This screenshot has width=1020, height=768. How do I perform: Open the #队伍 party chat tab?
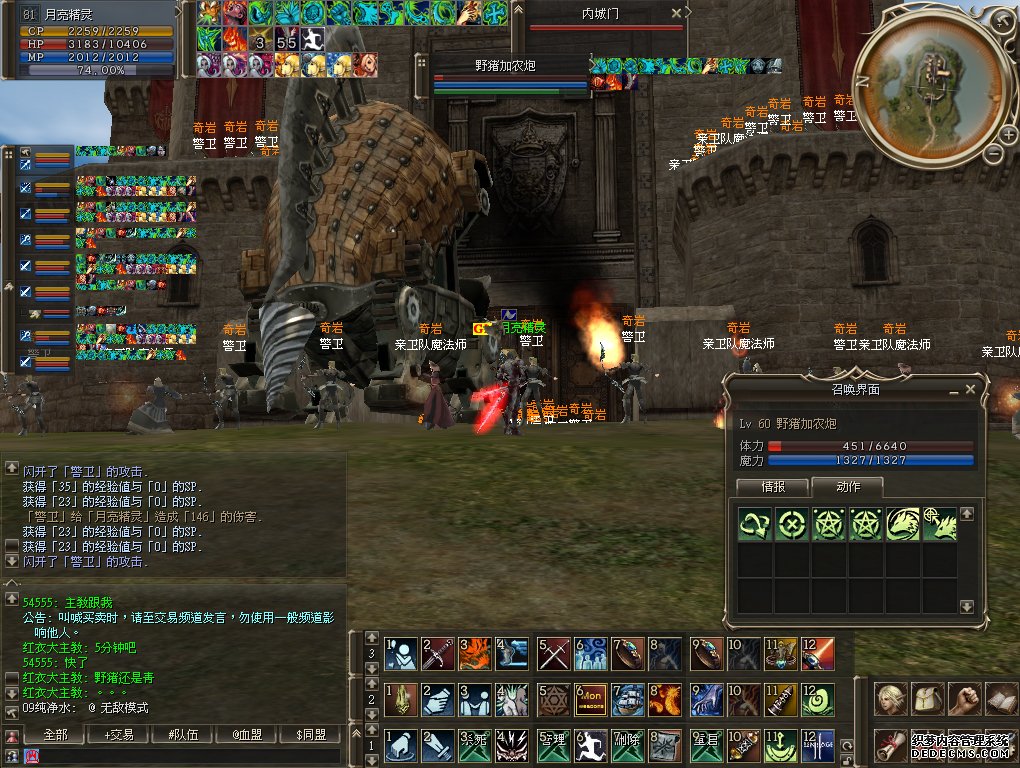182,735
